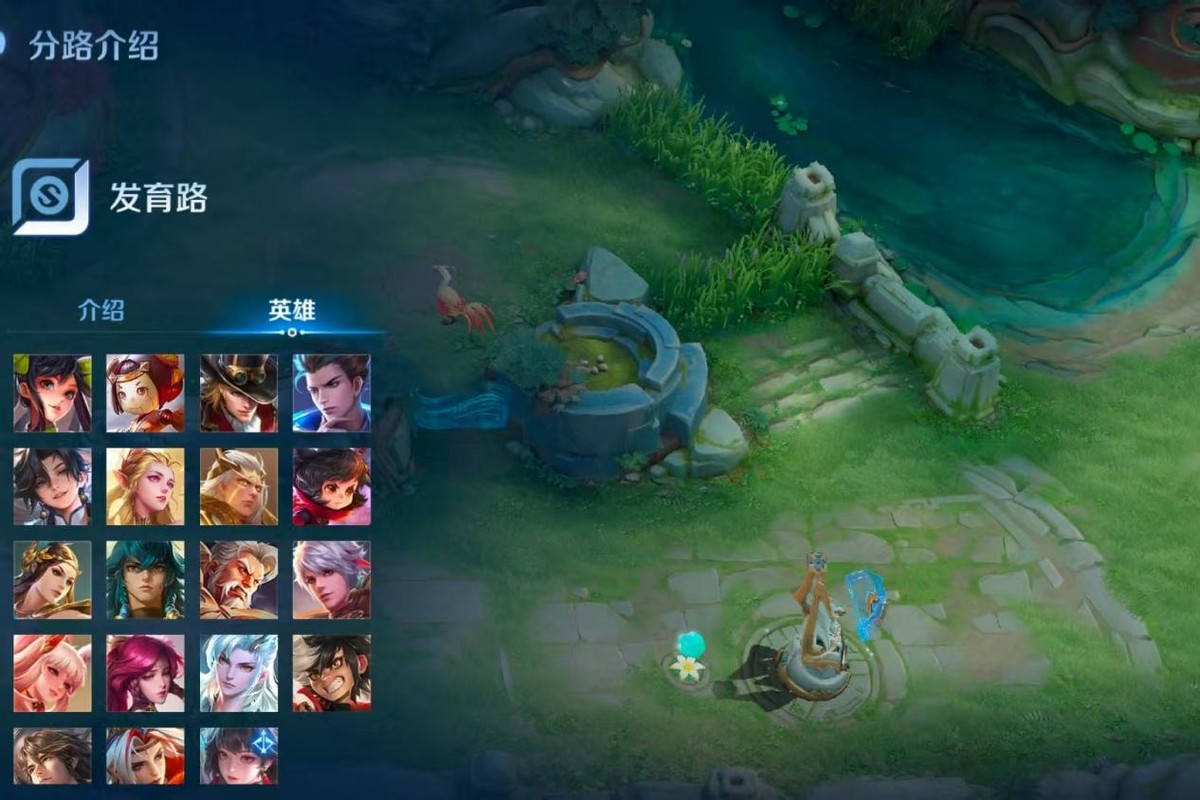Select the brown-haired man in the last row

click(x=52, y=756)
